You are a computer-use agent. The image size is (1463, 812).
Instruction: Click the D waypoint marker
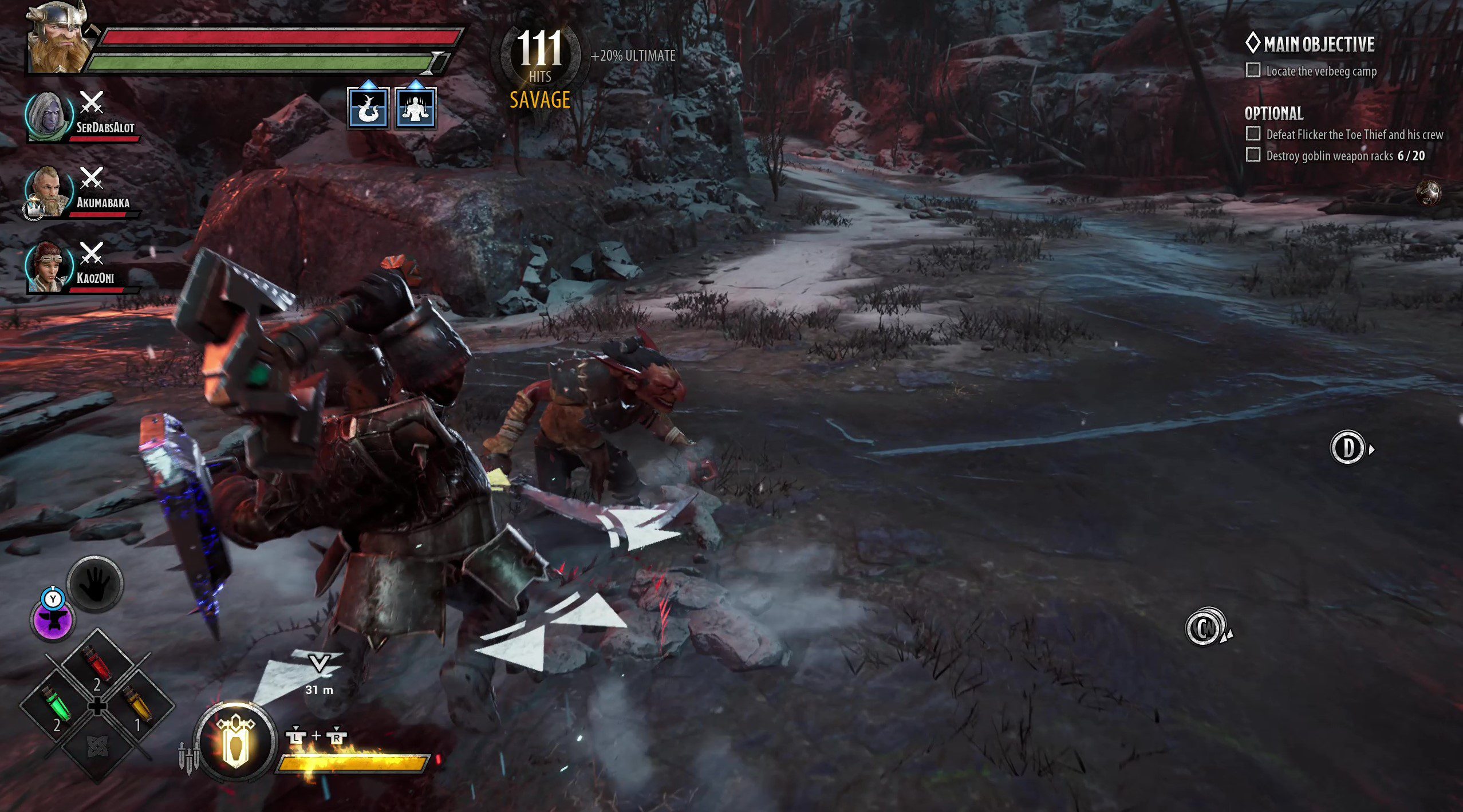click(x=1348, y=448)
